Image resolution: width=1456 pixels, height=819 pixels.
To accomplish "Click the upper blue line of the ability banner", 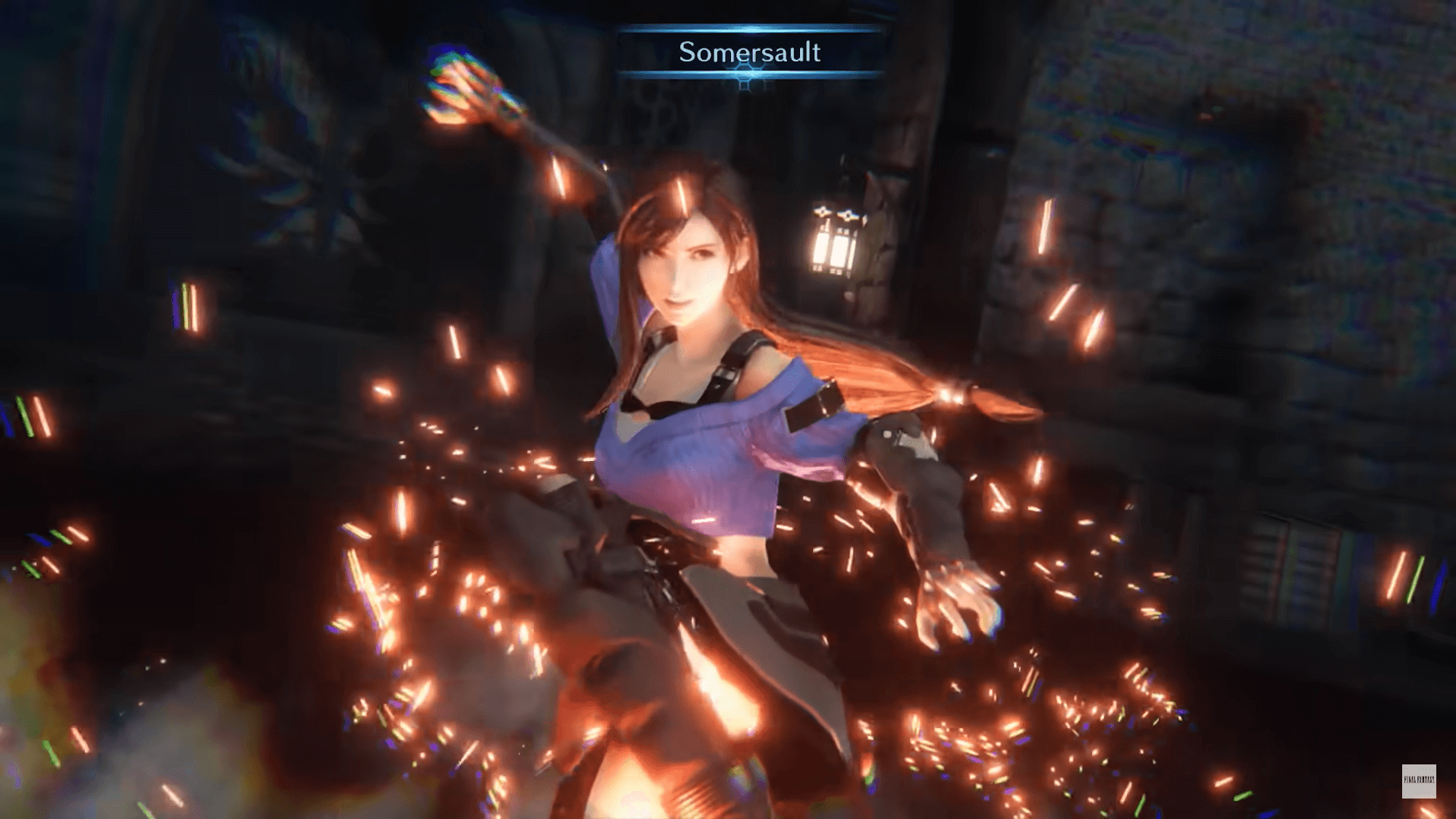I will tap(751, 32).
